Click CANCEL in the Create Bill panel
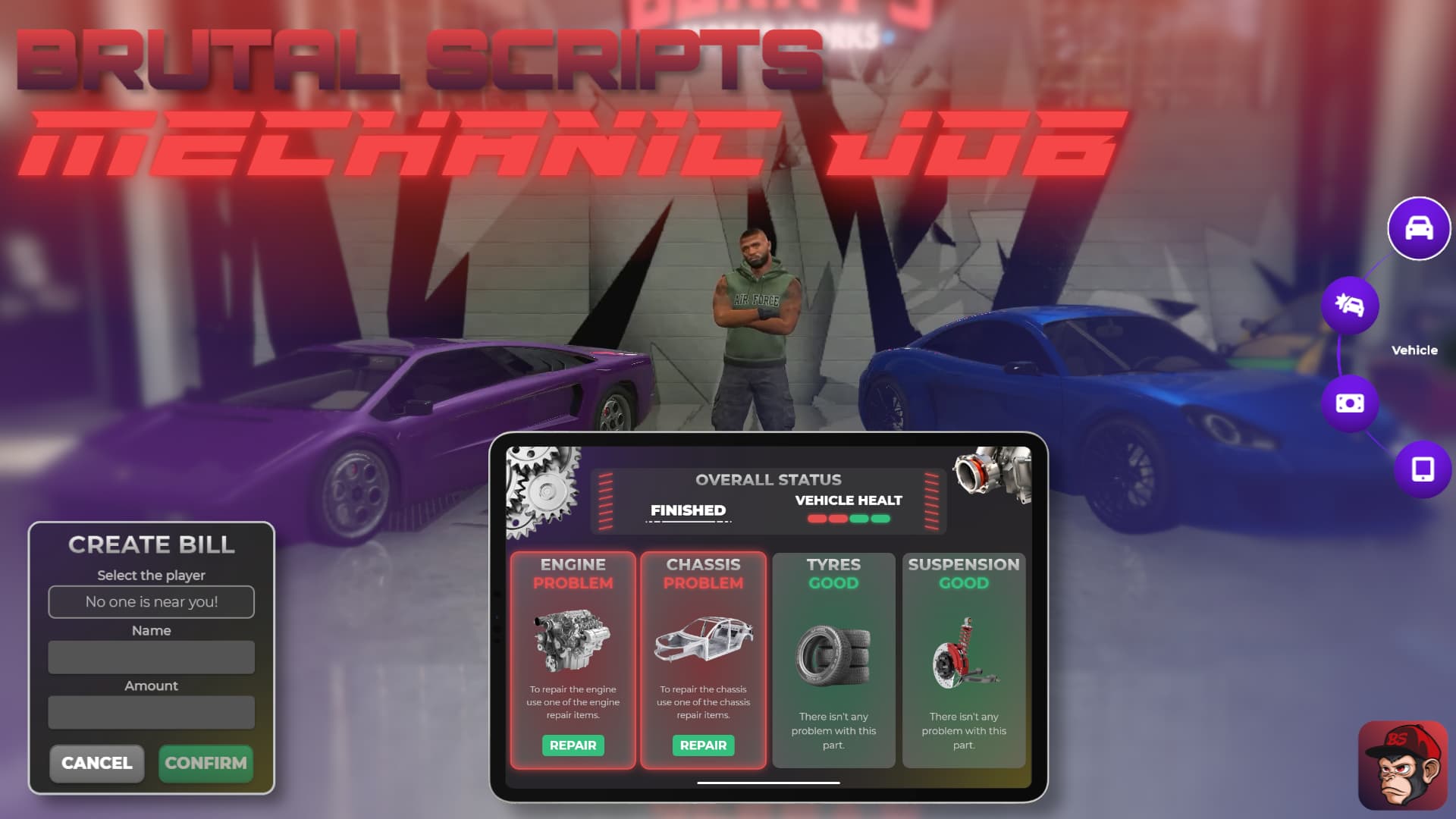The image size is (1456, 819). pos(96,764)
